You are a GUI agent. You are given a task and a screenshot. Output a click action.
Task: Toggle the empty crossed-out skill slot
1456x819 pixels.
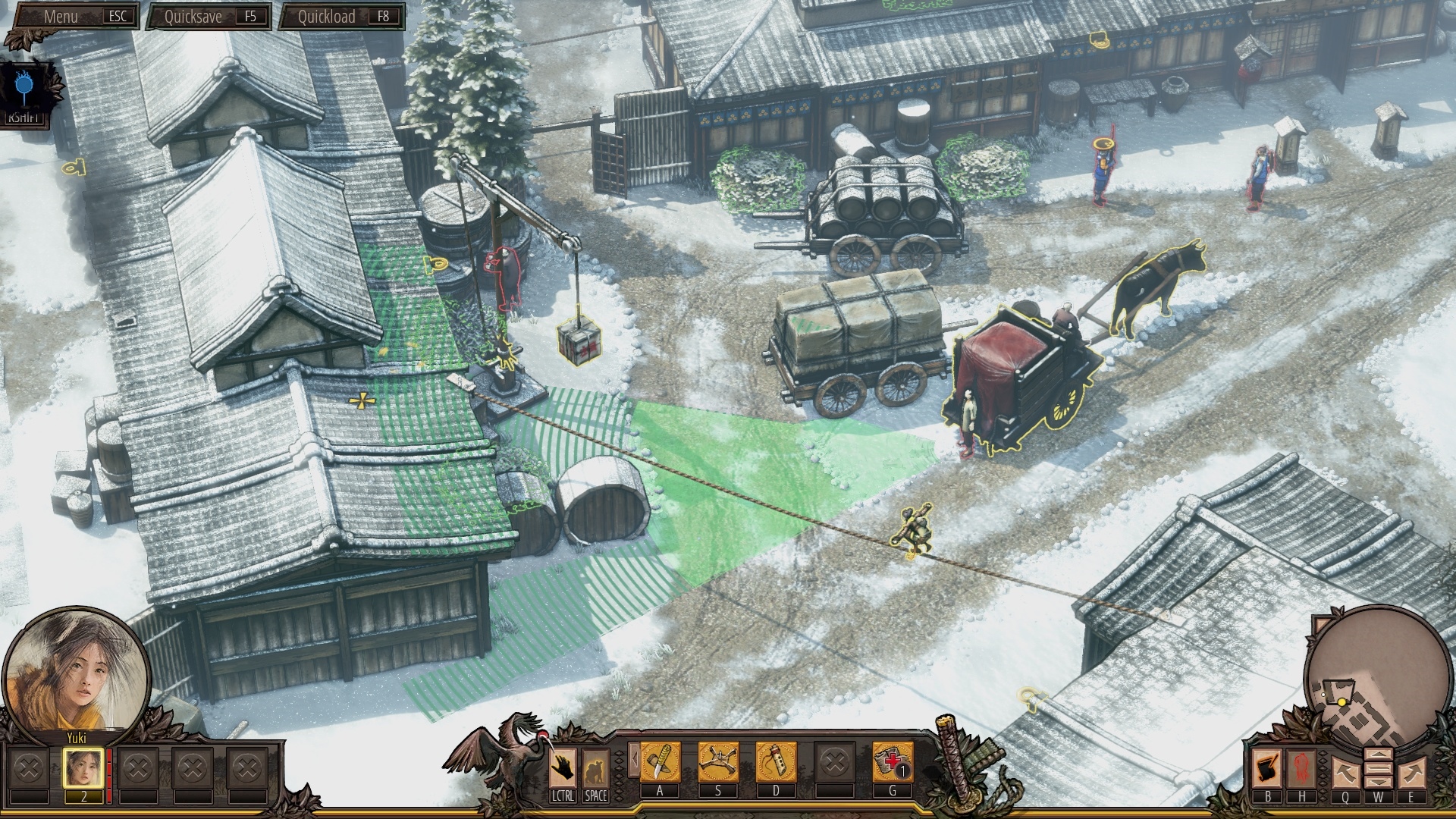(835, 763)
